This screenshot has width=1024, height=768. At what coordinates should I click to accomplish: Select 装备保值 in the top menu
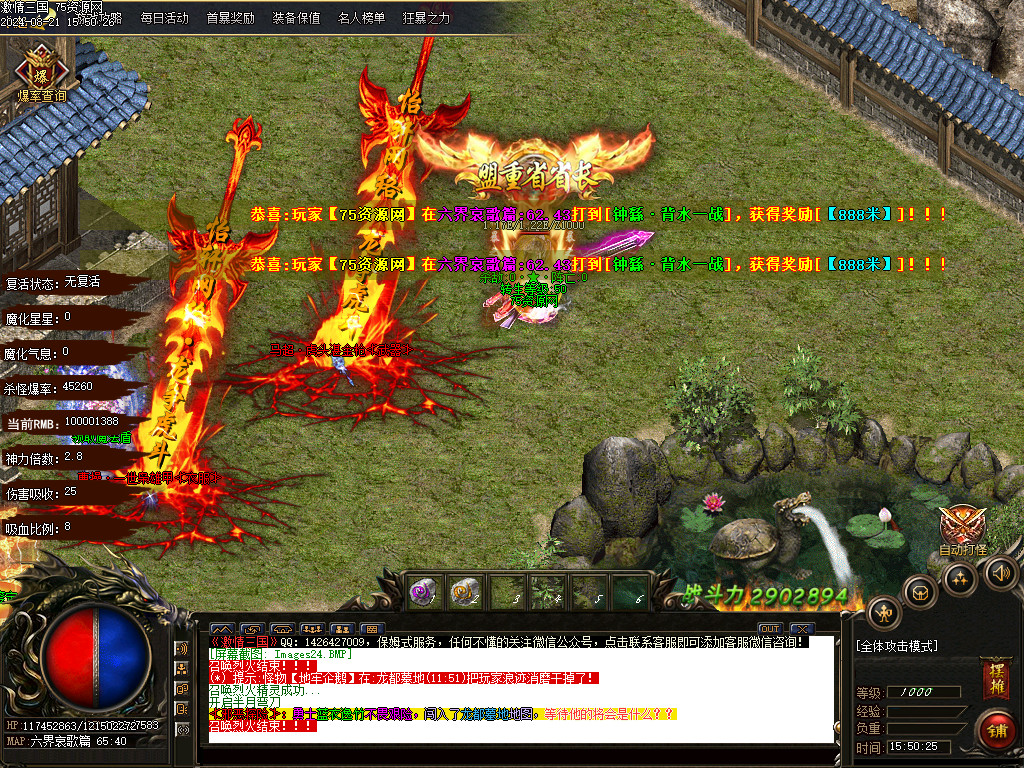(x=296, y=18)
